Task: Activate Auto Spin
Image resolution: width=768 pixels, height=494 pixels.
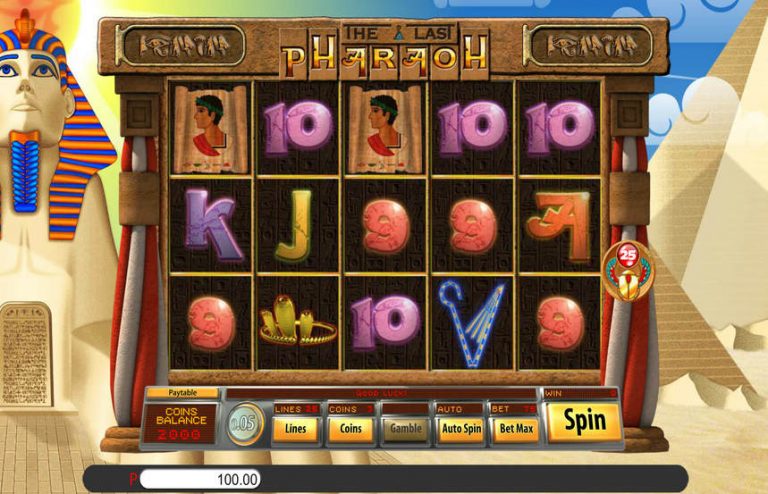Action: pyautogui.click(x=461, y=428)
